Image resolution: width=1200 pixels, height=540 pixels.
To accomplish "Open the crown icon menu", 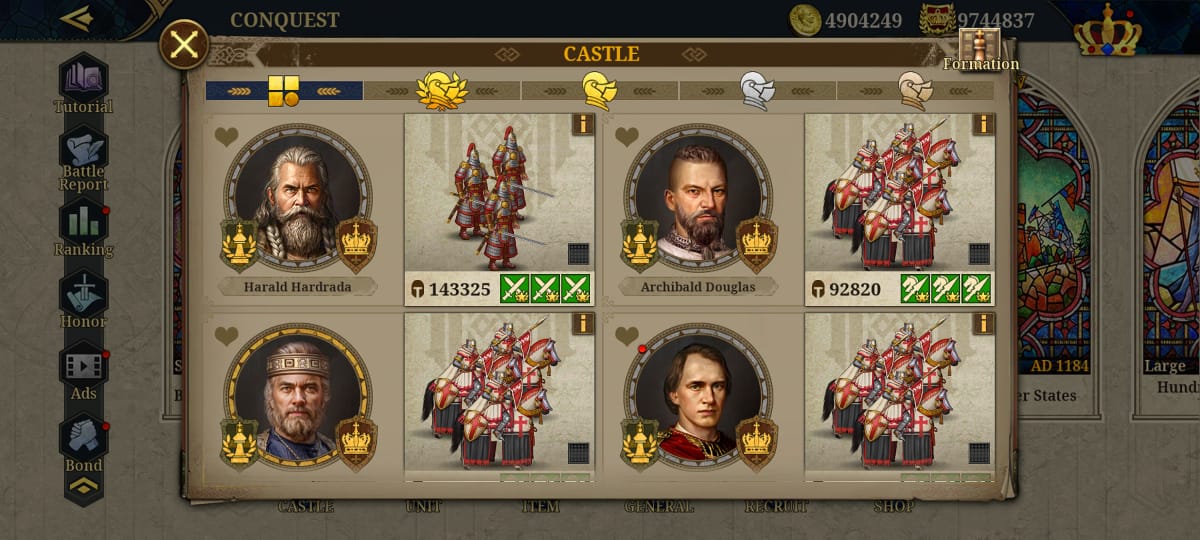I will (1107, 35).
